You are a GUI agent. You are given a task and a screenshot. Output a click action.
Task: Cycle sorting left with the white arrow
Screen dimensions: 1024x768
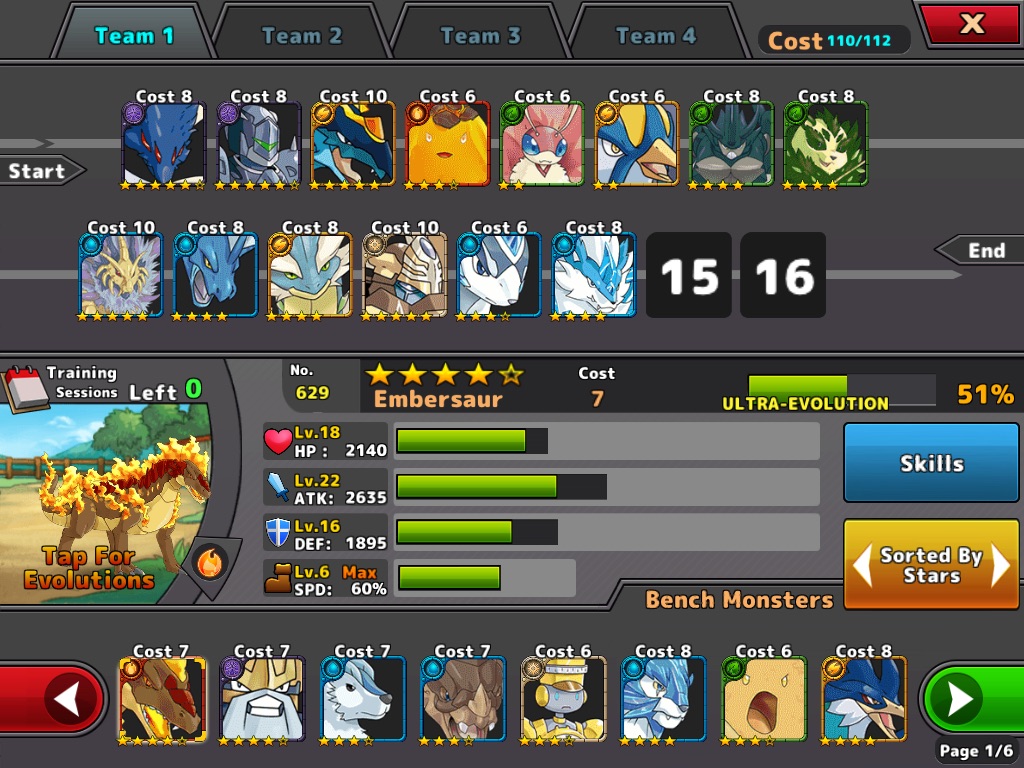click(x=861, y=566)
